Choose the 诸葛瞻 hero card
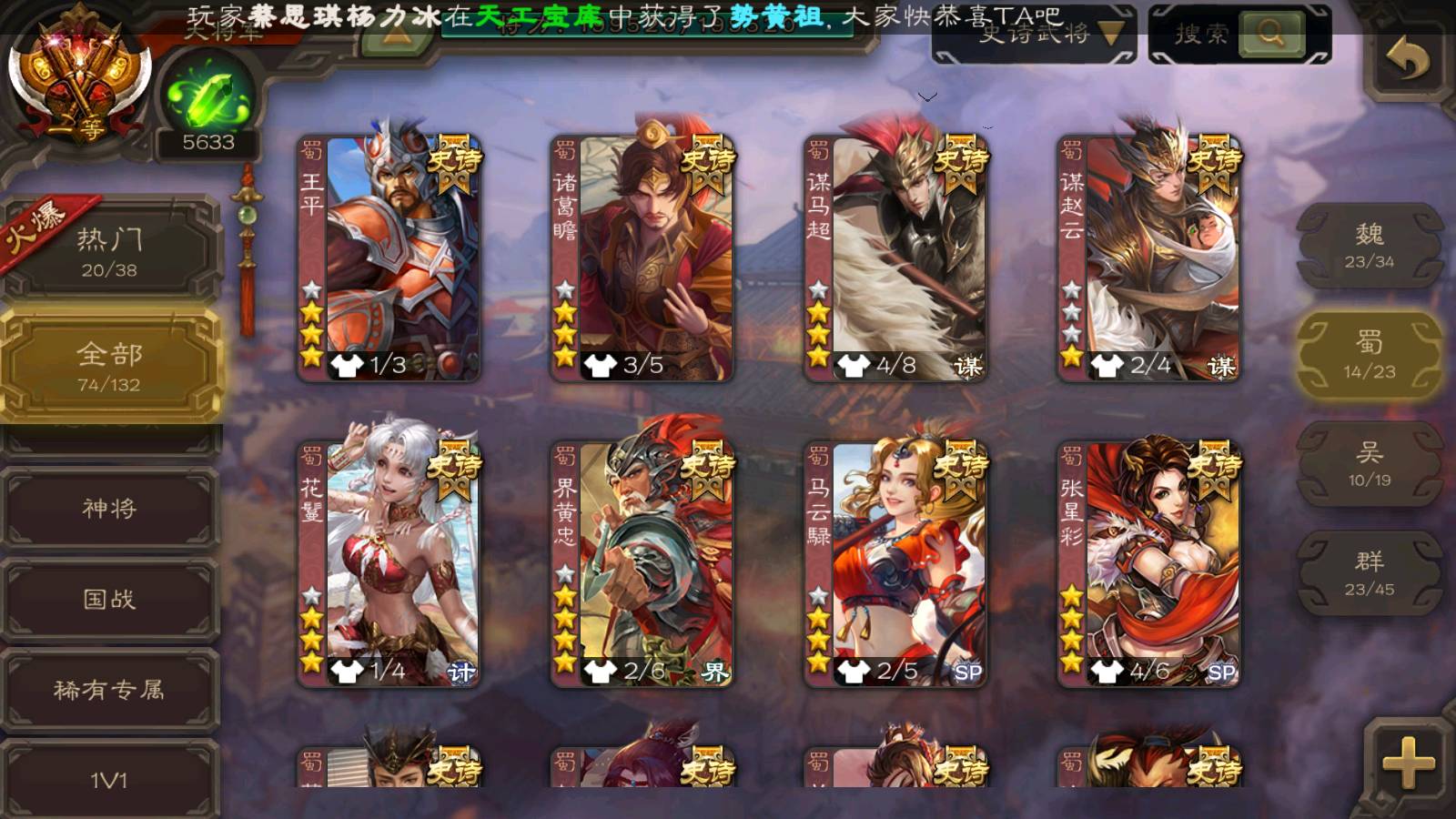The height and width of the screenshot is (819, 1456). pos(642,258)
